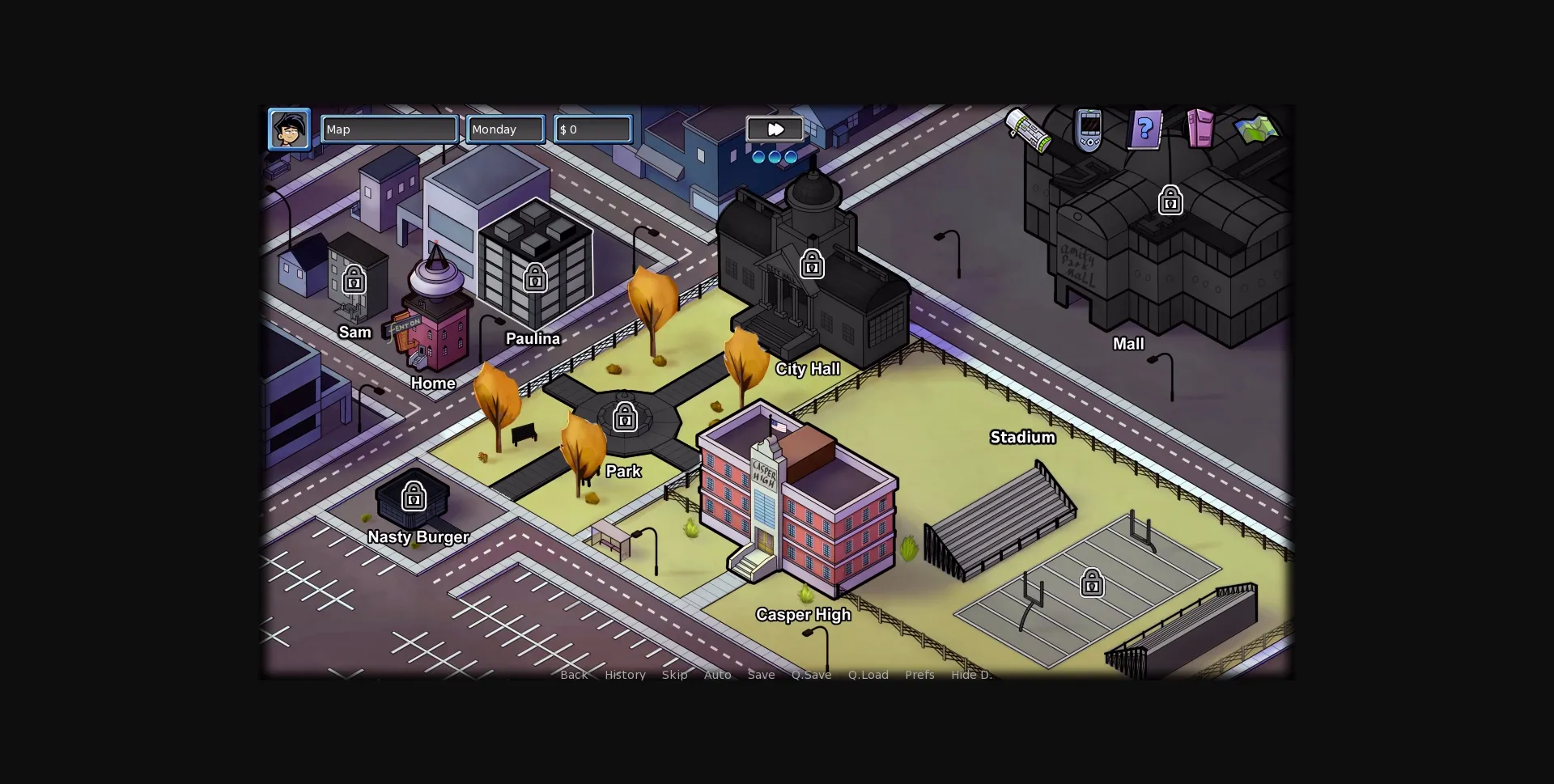Toggle the lock on the Mall
Image resolution: width=1554 pixels, height=784 pixels.
click(x=1171, y=200)
